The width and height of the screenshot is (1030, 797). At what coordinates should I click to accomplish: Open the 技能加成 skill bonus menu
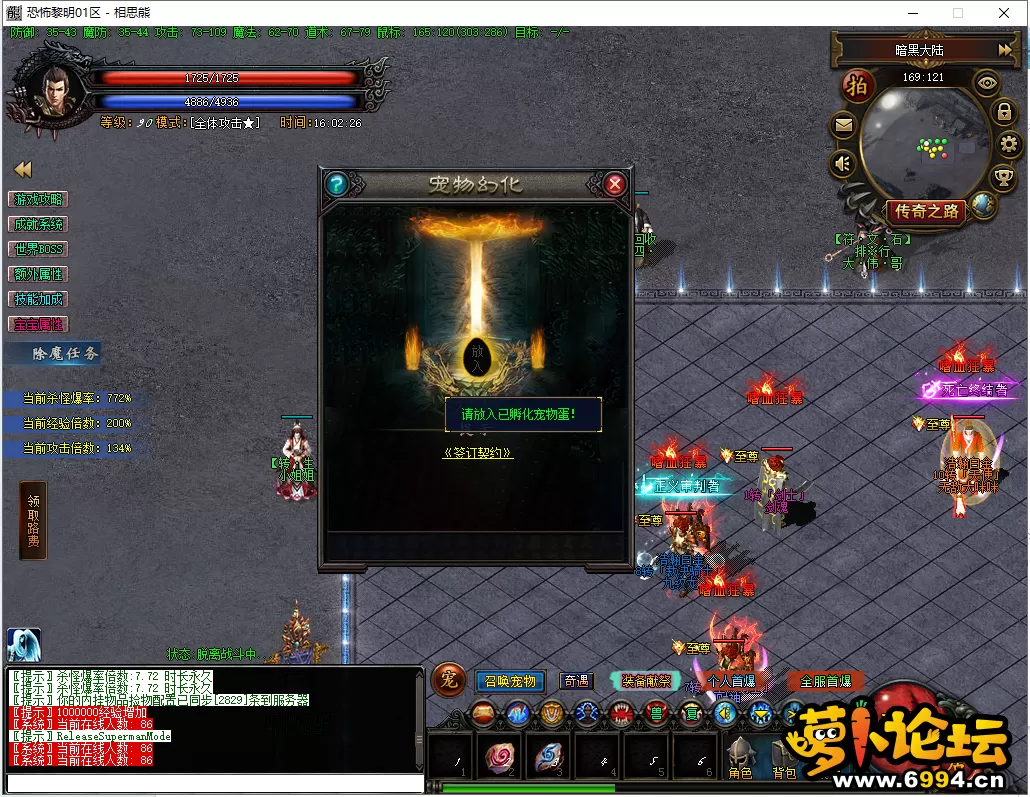coord(38,299)
